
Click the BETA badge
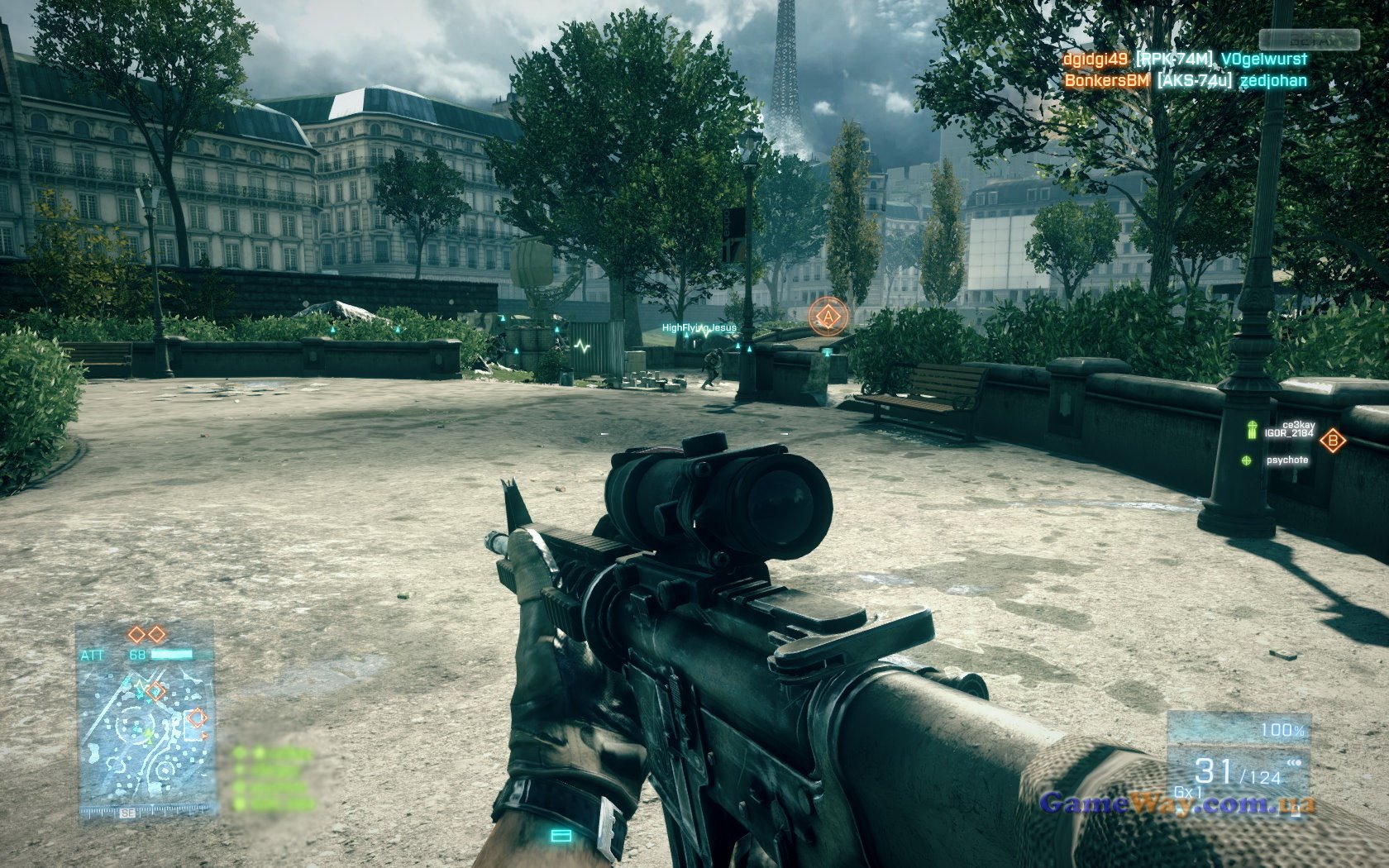[x=1309, y=39]
